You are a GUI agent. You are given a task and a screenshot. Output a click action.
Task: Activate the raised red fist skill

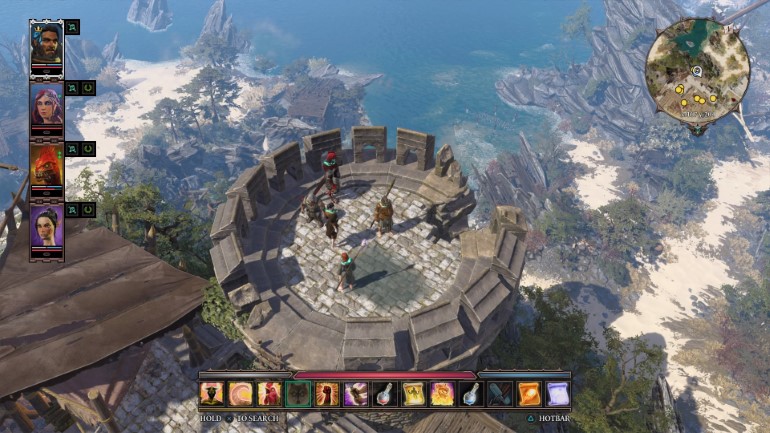(x=327, y=394)
